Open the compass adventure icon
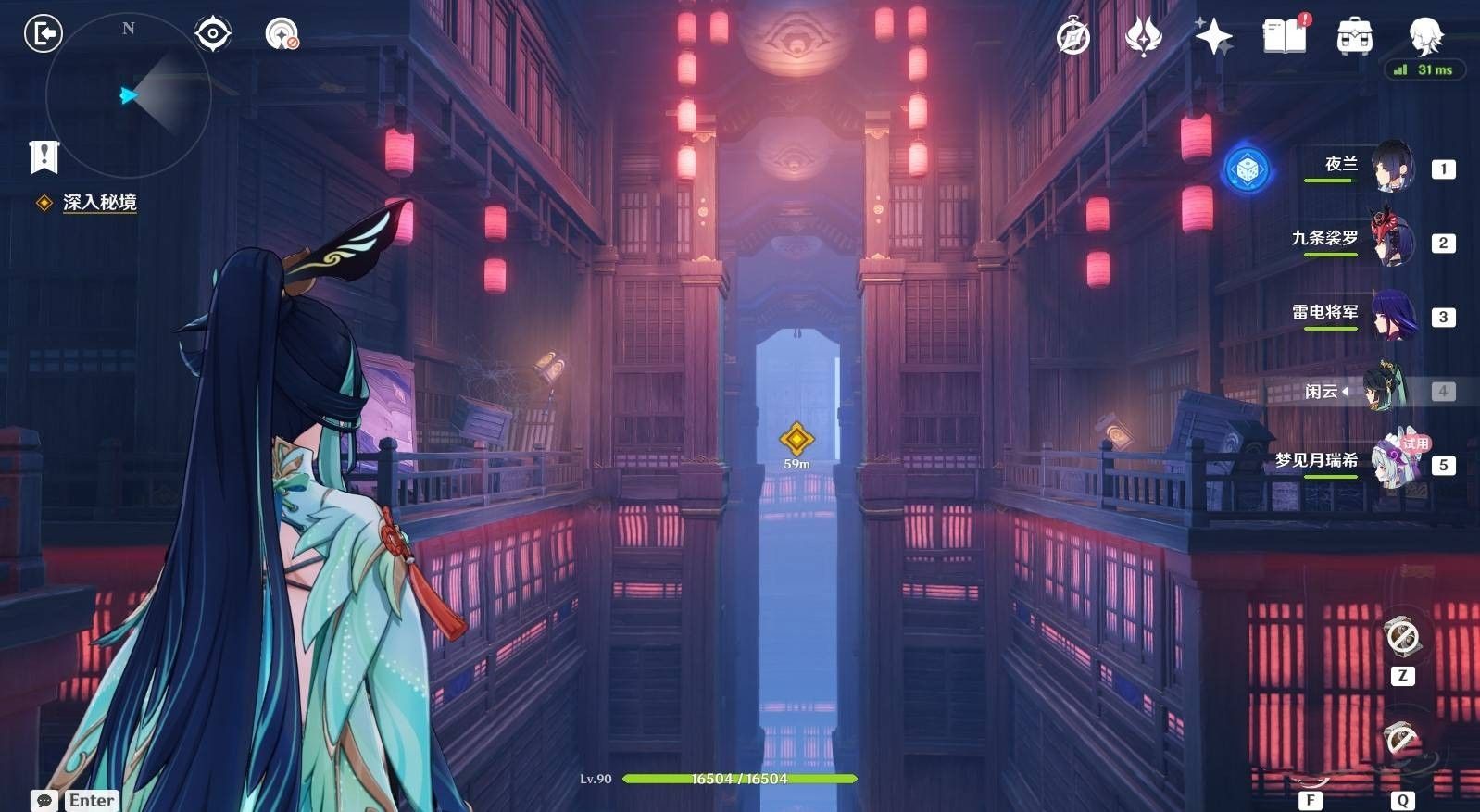Viewport: 1480px width, 812px height. click(1073, 37)
